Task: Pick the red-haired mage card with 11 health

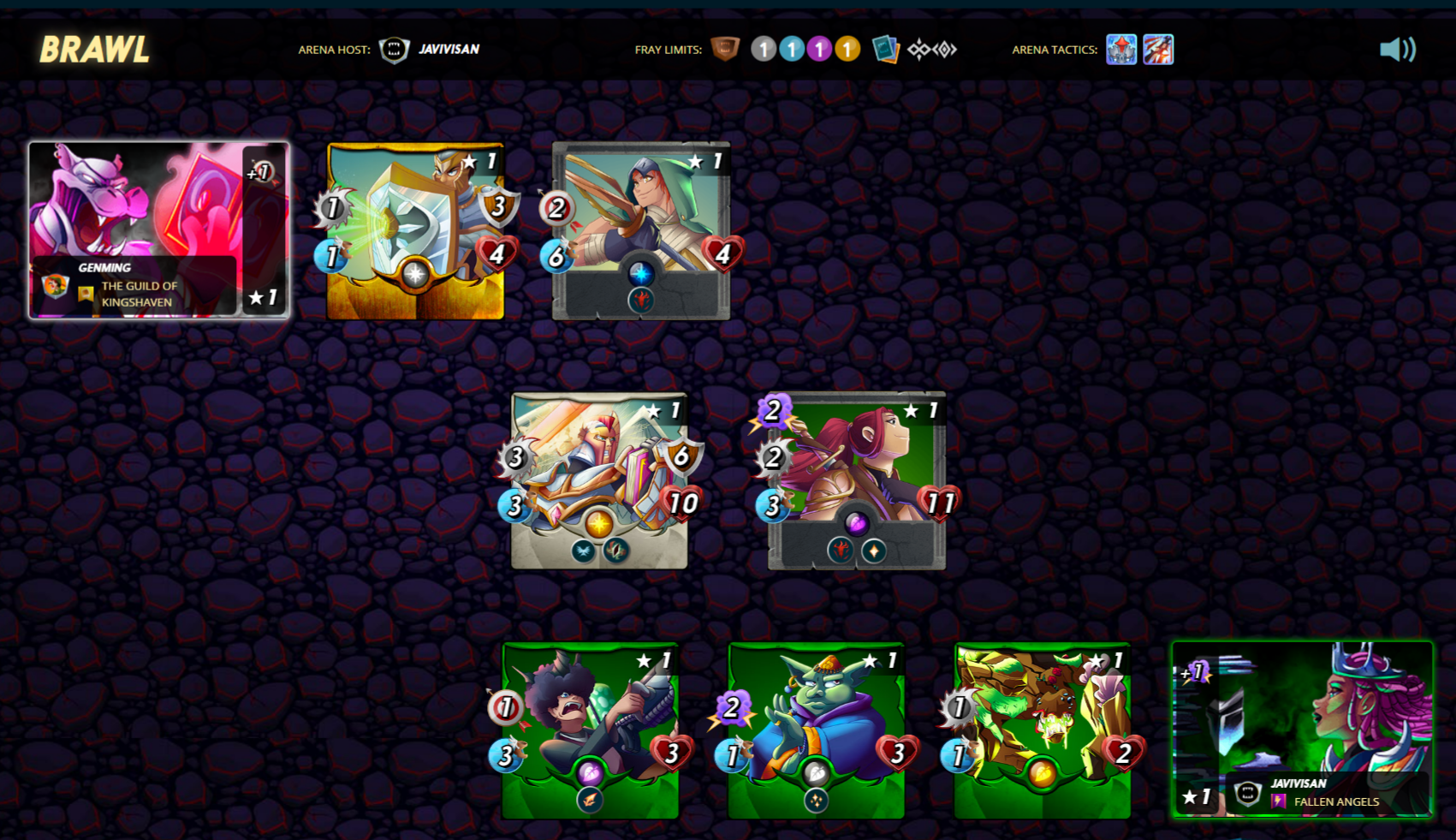Action: [857, 480]
